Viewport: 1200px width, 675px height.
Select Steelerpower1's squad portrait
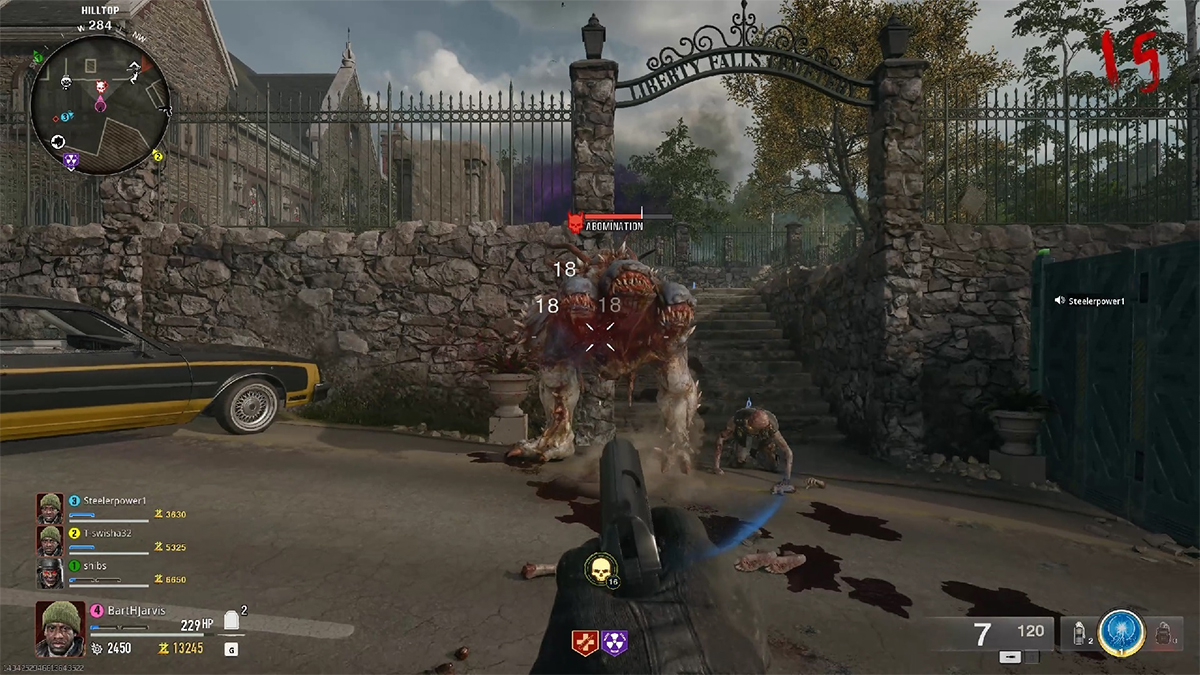click(50, 508)
